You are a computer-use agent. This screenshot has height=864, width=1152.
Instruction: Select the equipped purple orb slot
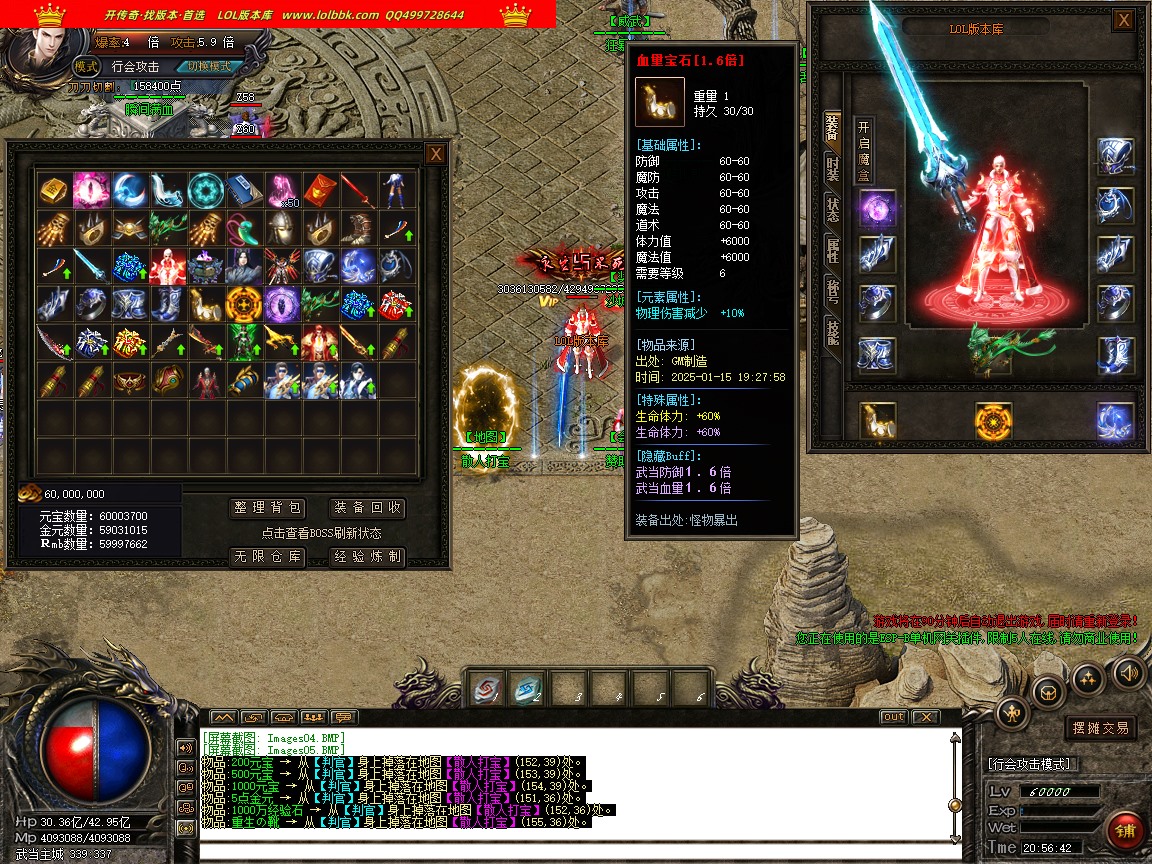[x=877, y=210]
